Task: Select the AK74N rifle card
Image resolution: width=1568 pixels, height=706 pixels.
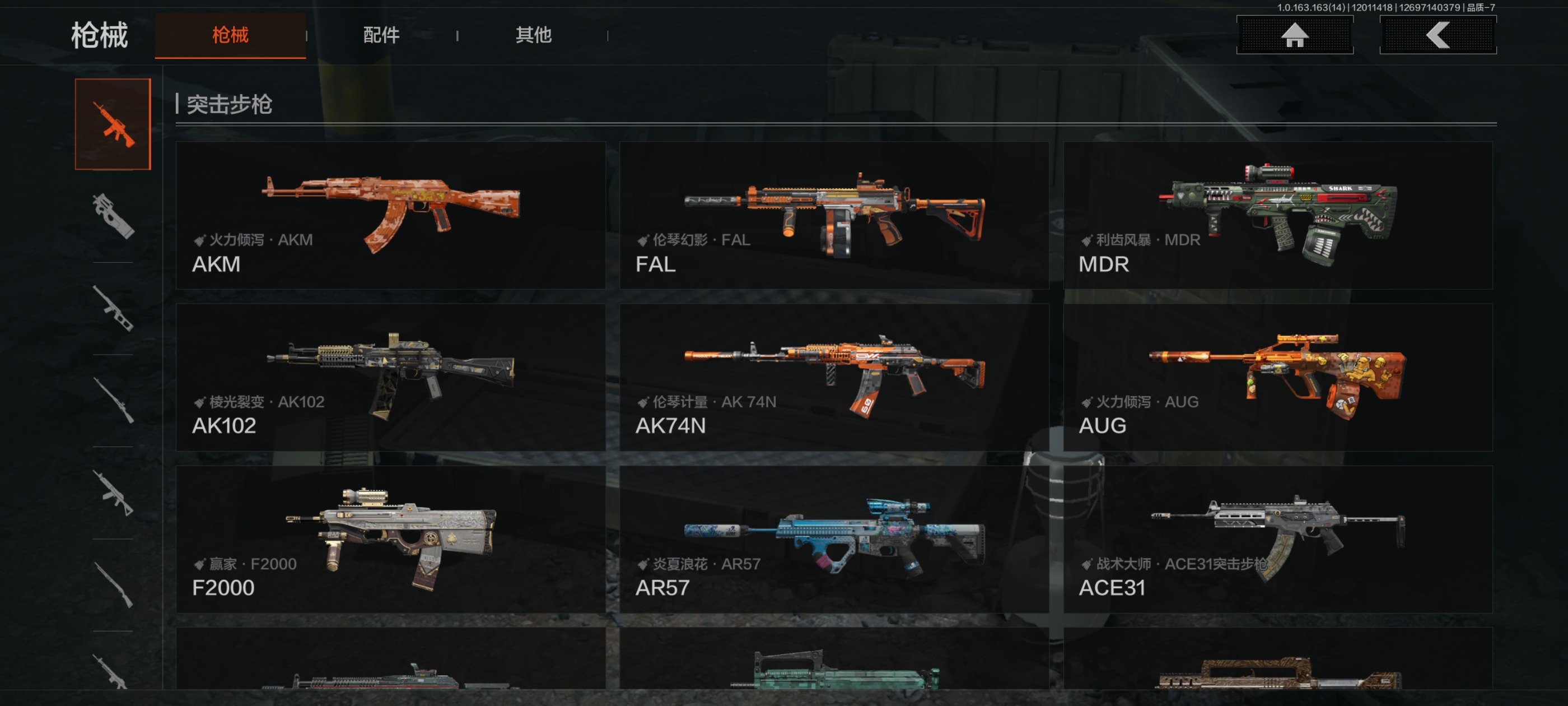Action: (x=833, y=377)
